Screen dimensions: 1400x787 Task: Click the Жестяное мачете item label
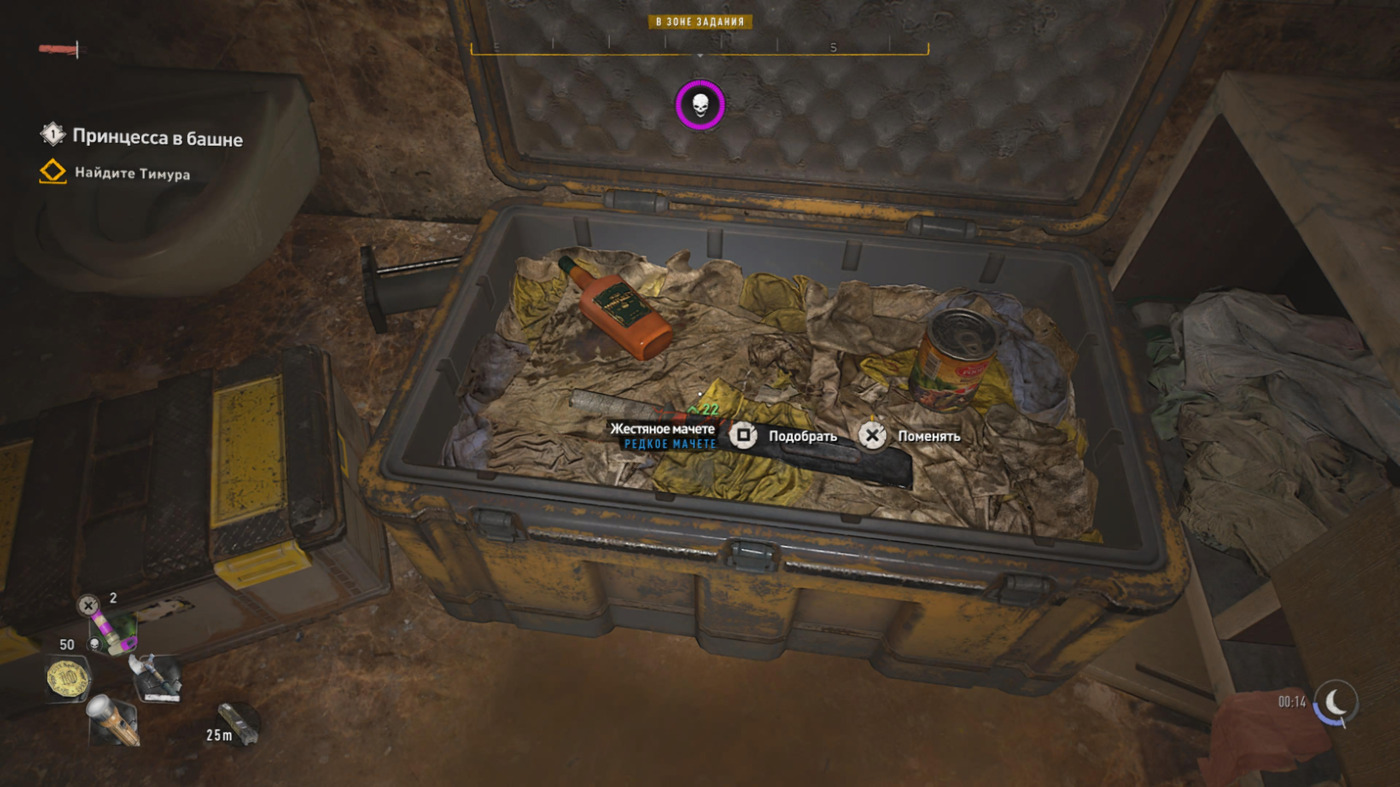coord(663,429)
